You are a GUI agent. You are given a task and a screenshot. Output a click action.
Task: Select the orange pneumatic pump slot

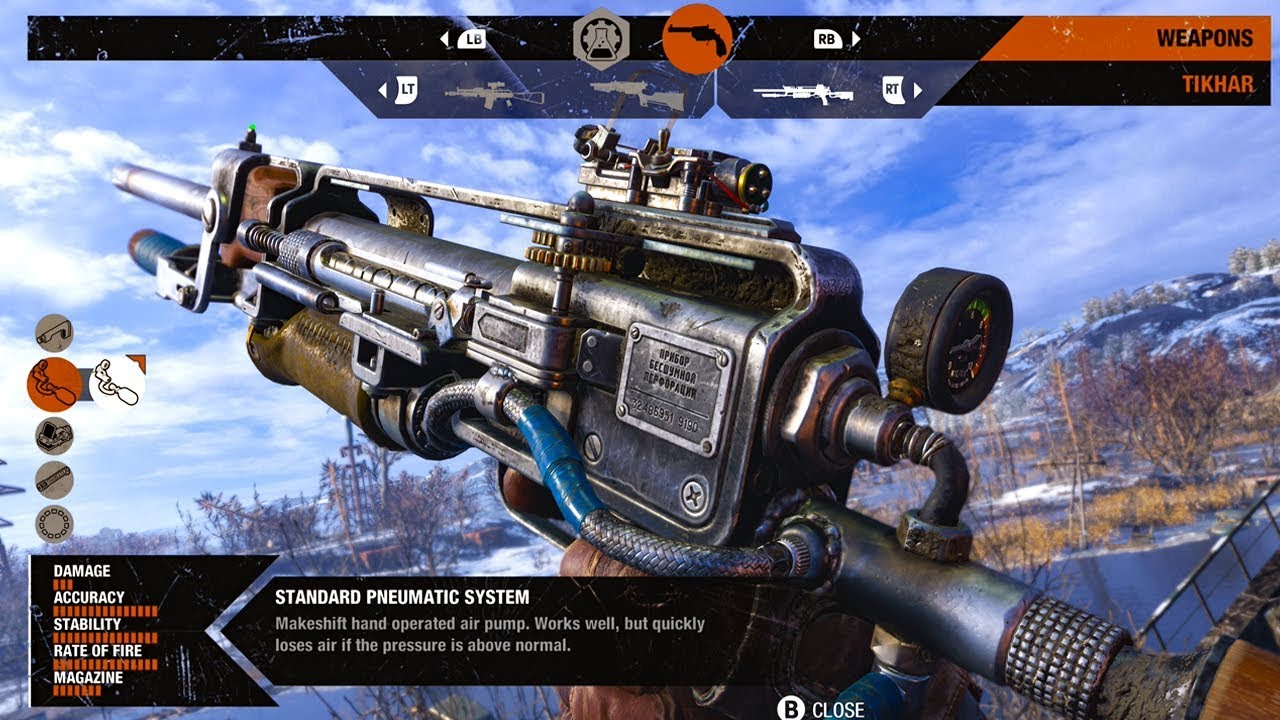point(54,384)
